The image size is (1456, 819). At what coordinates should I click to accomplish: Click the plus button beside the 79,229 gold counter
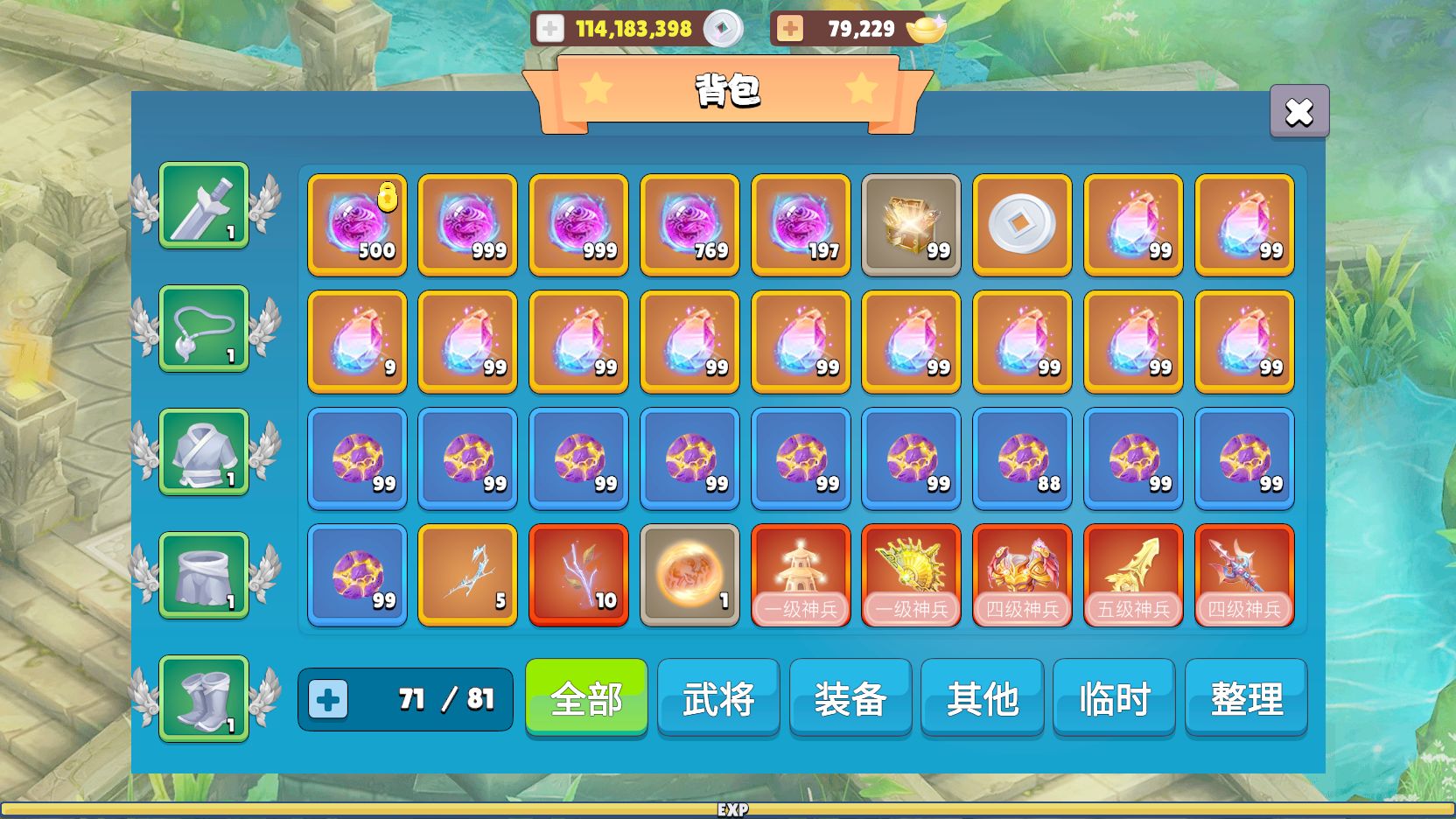coord(790,27)
